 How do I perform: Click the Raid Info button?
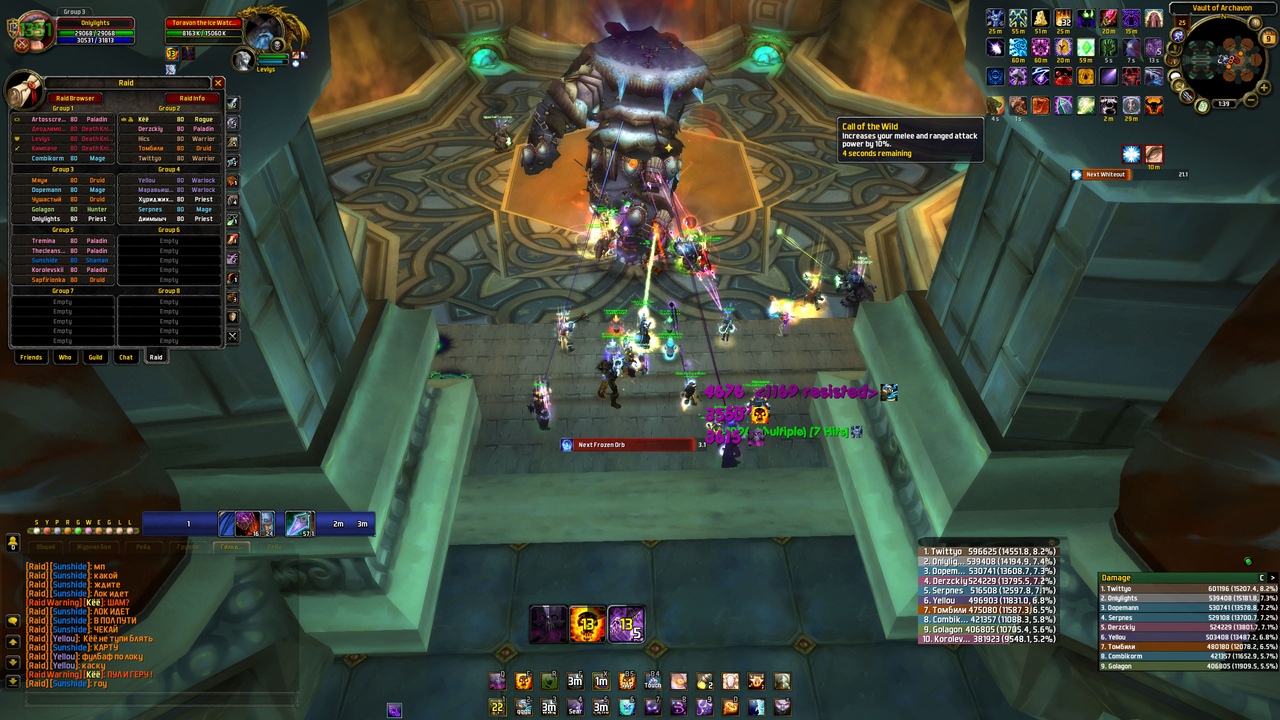tap(192, 98)
